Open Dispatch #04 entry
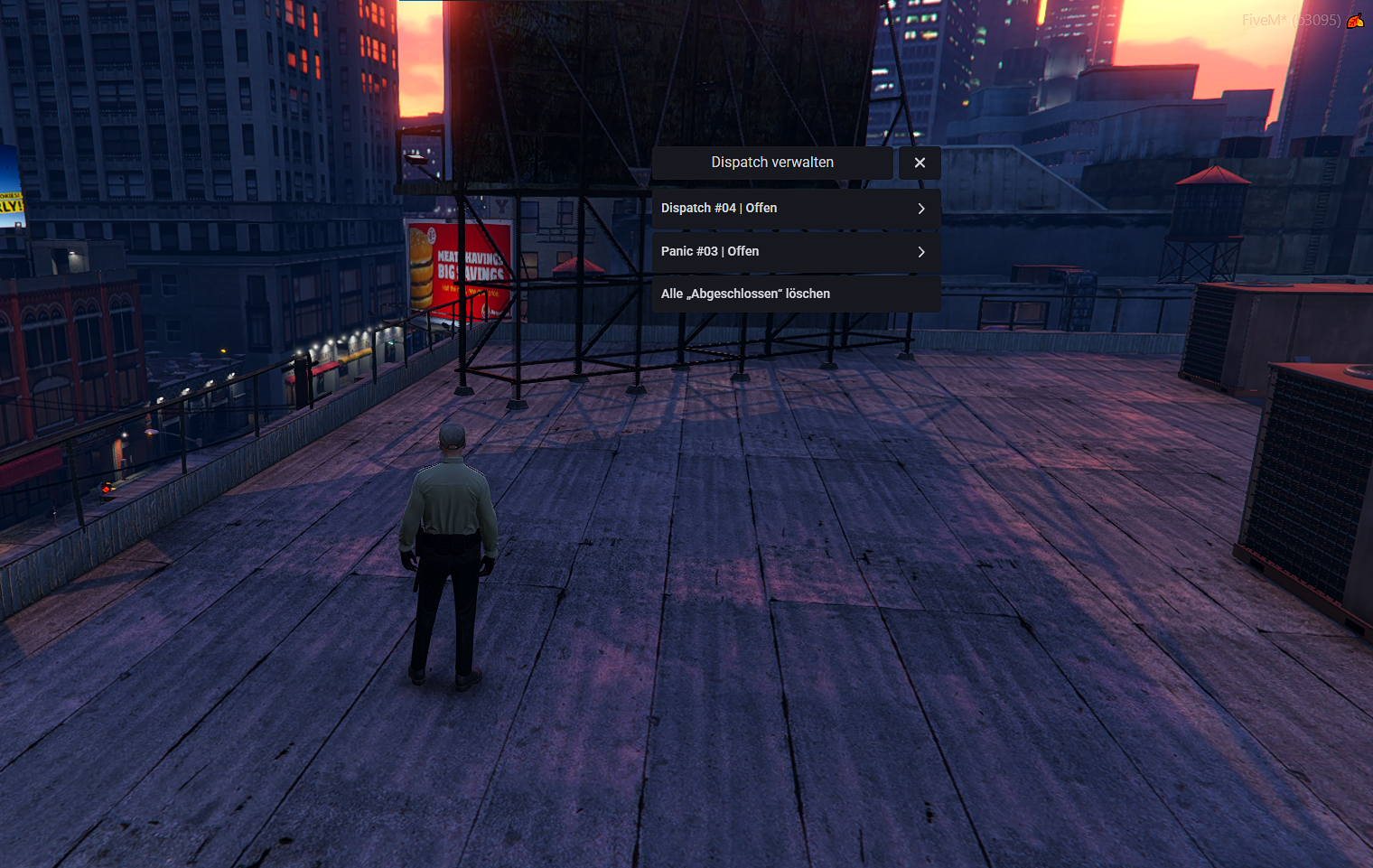 (x=795, y=209)
